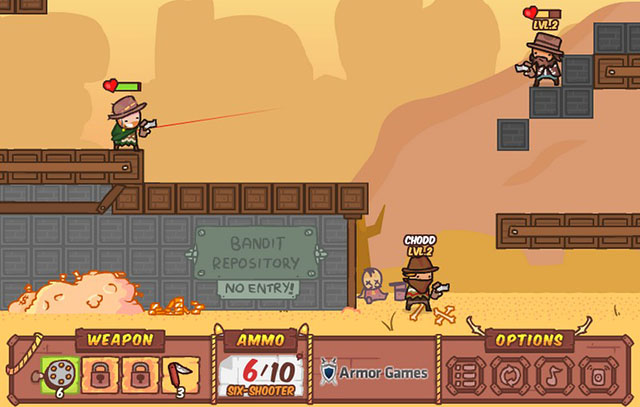The image size is (640, 407).
Task: Toggle the speaker sound button
Action: 597,376
